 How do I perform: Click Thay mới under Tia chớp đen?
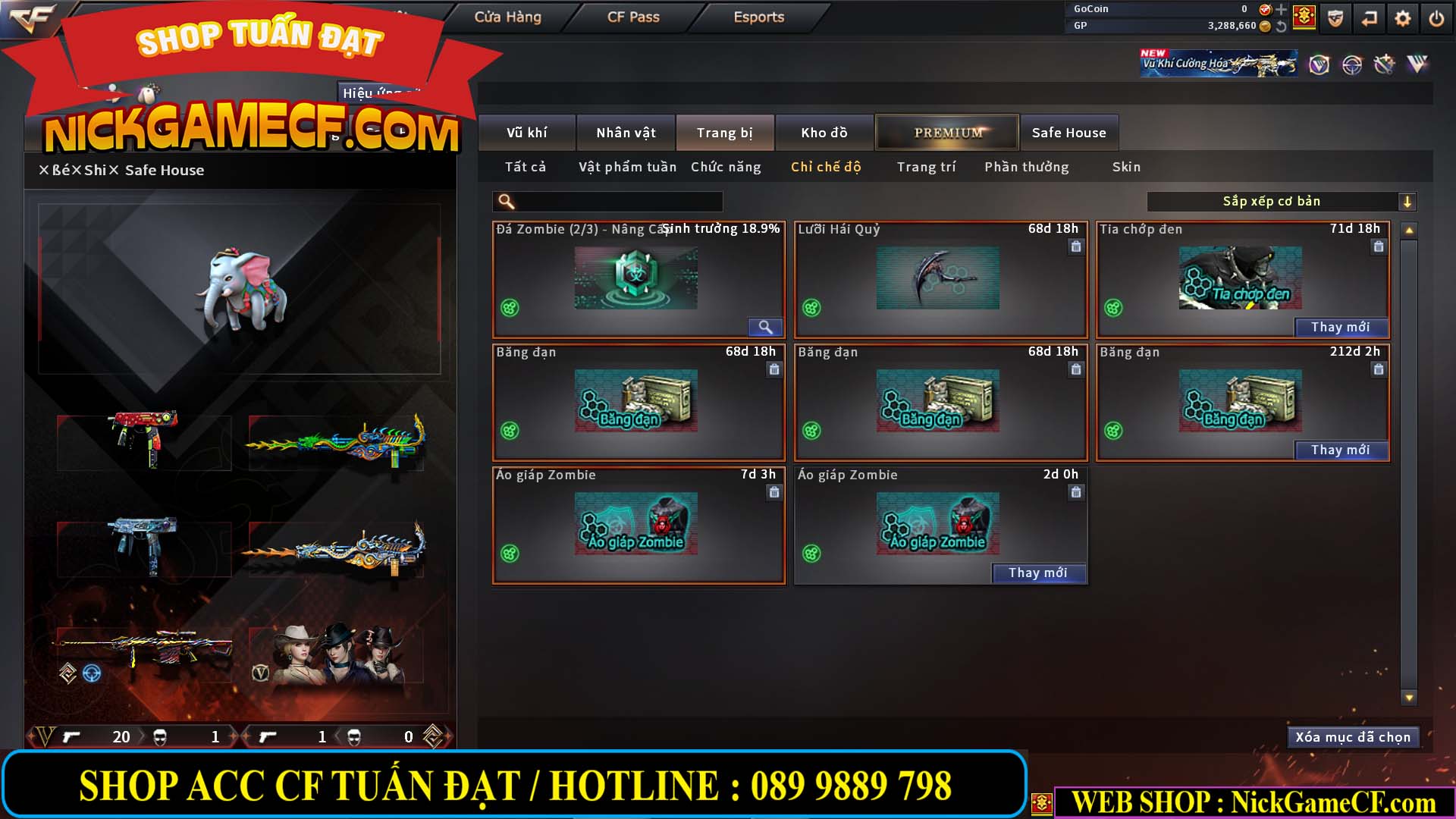pyautogui.click(x=1341, y=327)
